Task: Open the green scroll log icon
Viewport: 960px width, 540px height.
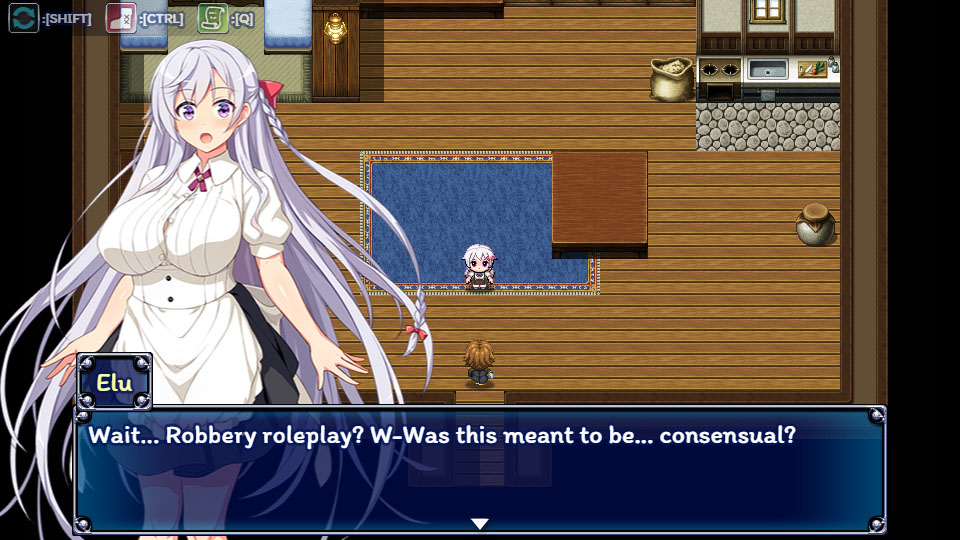Action: click(x=212, y=18)
